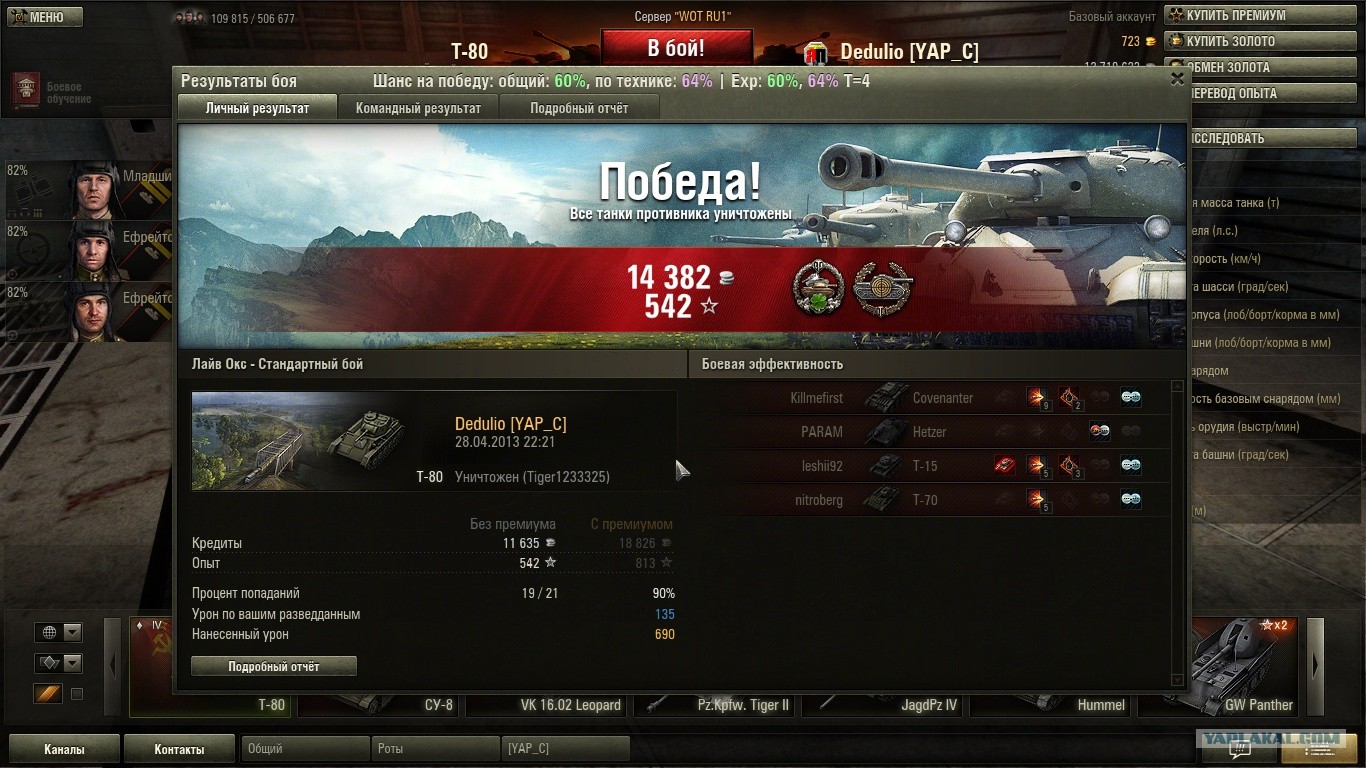Switch to the Общий chat tab

point(302,749)
